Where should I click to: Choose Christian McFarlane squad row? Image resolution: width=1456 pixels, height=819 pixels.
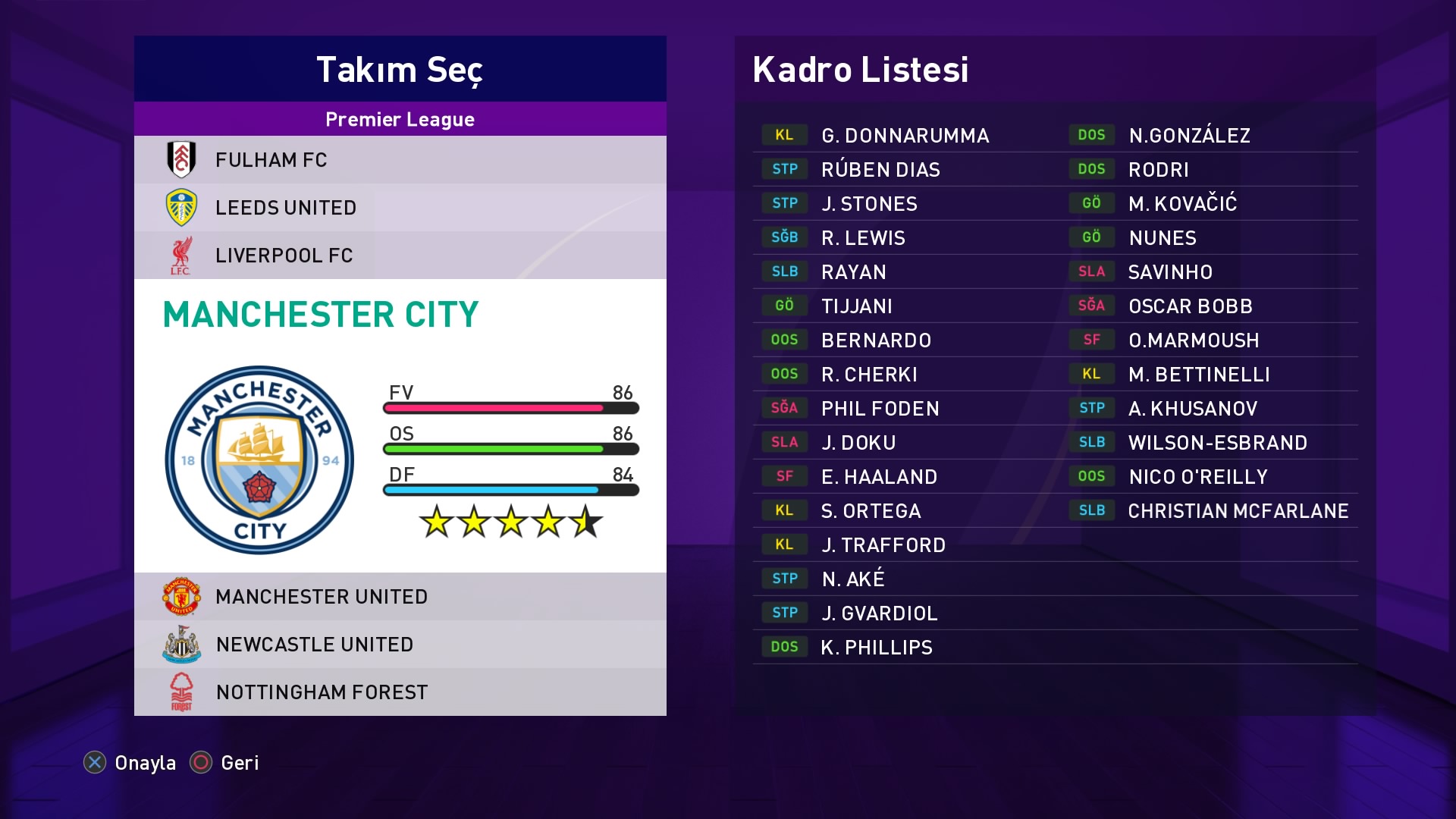[1238, 511]
